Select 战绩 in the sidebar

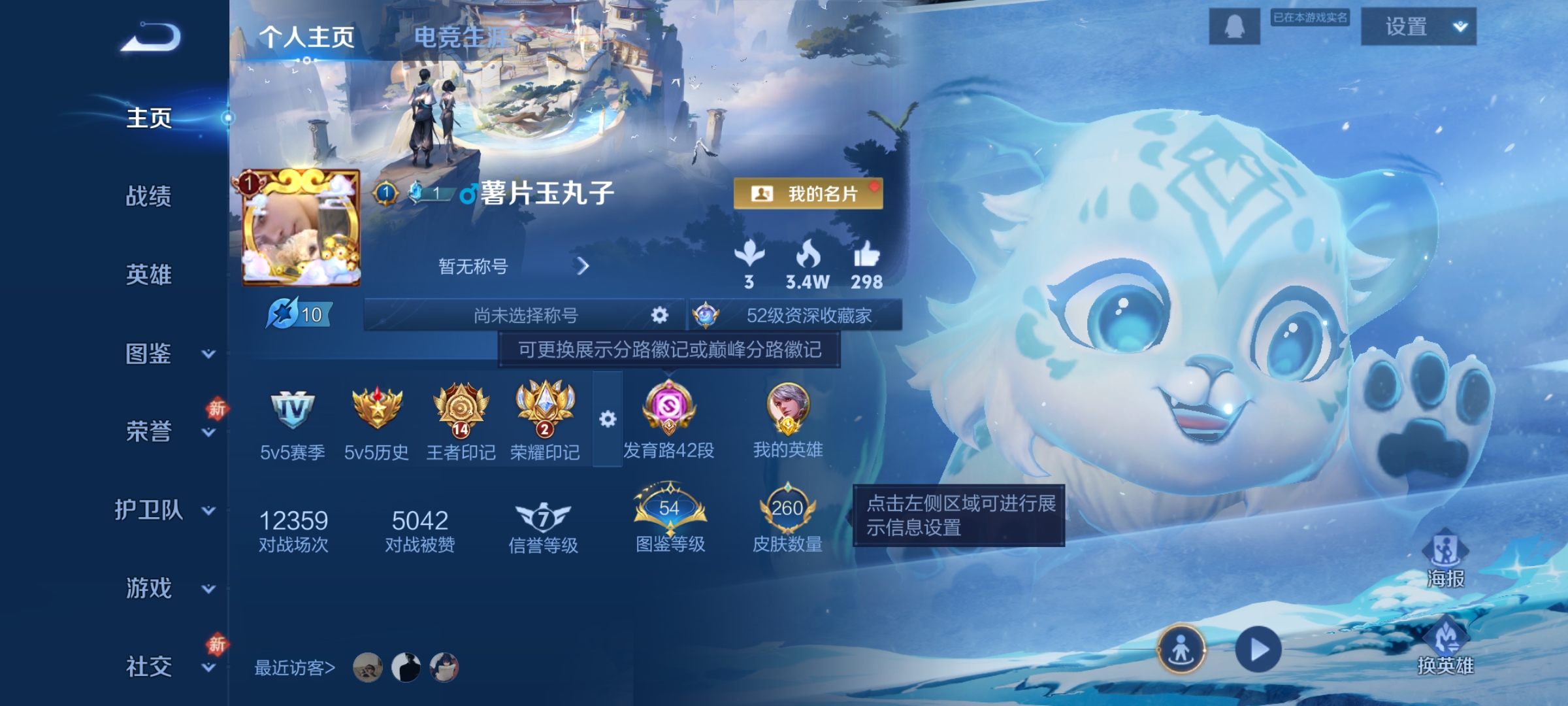(147, 197)
